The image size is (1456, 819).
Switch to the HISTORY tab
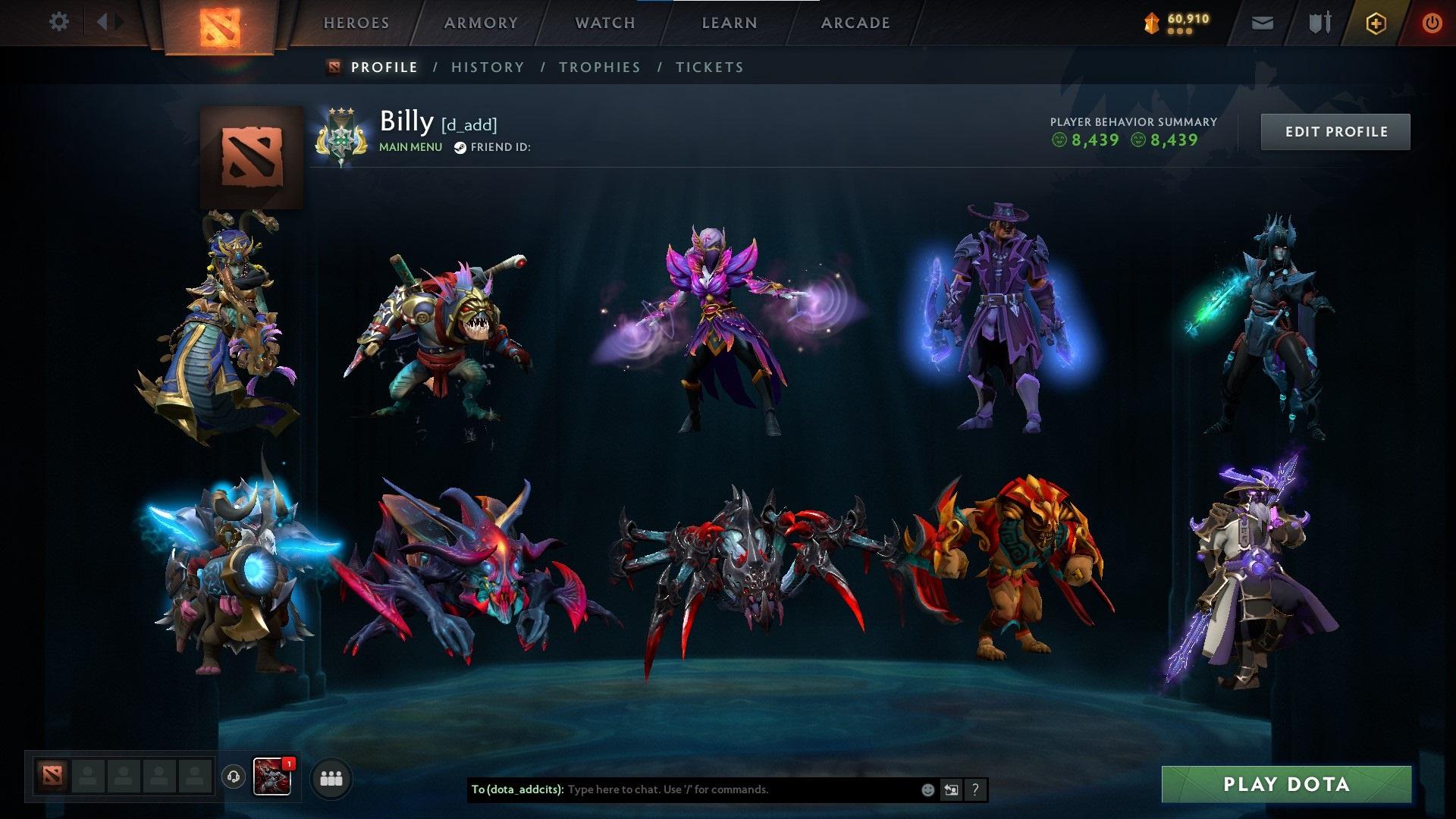(x=487, y=67)
